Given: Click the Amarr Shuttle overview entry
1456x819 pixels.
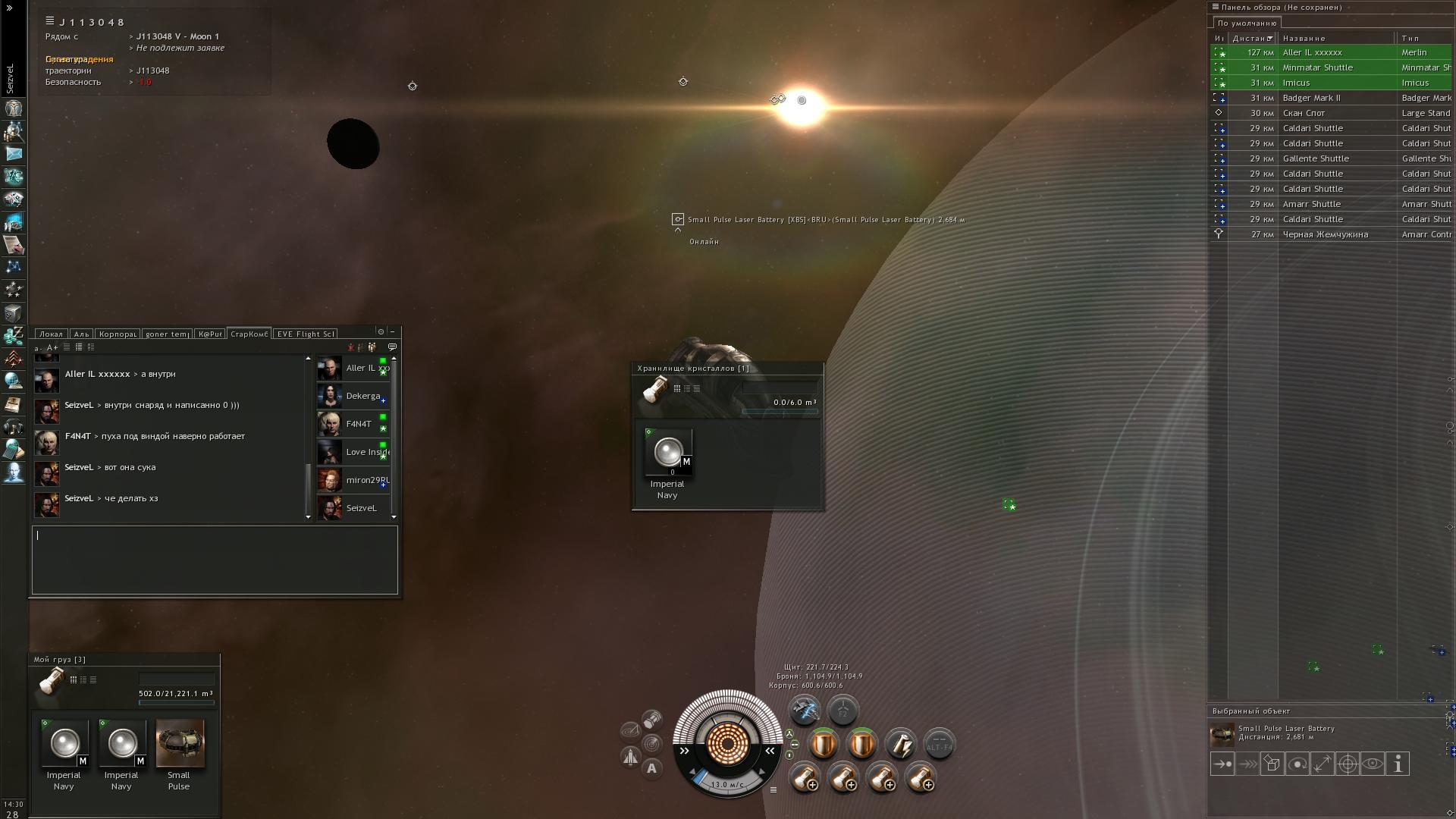Looking at the screenshot, I should pos(1311,204).
